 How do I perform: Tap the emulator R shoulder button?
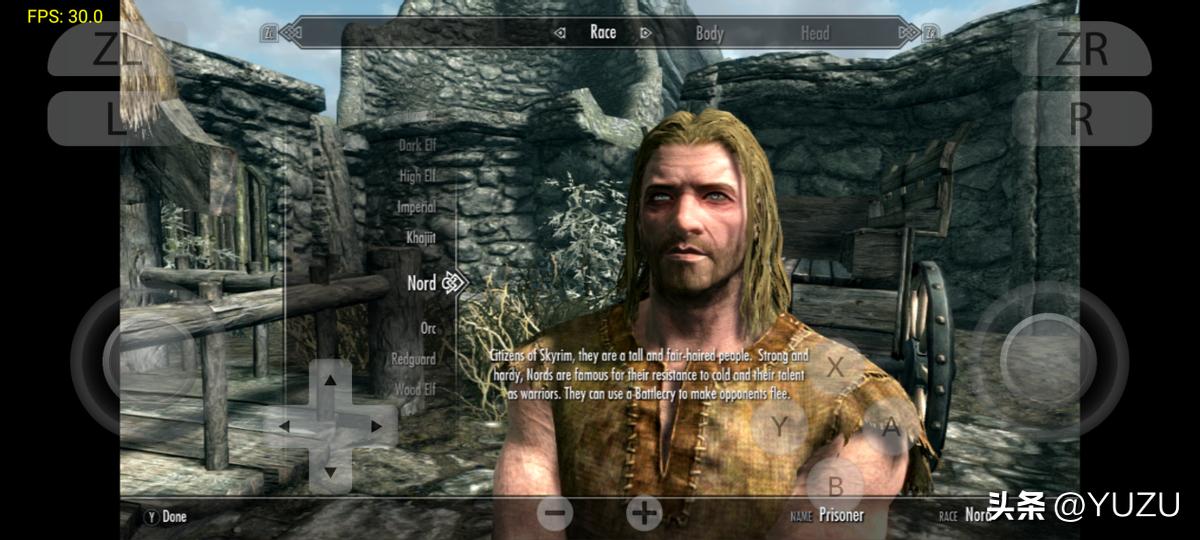(1081, 119)
